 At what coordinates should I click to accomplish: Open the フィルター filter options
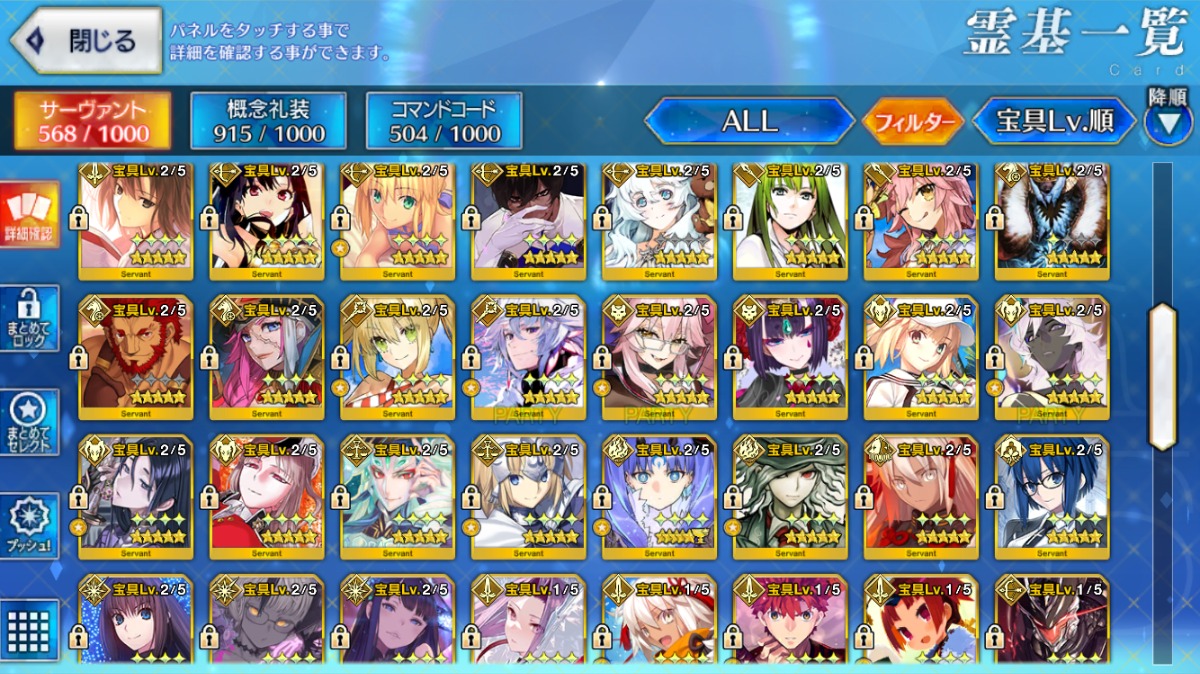(x=913, y=122)
